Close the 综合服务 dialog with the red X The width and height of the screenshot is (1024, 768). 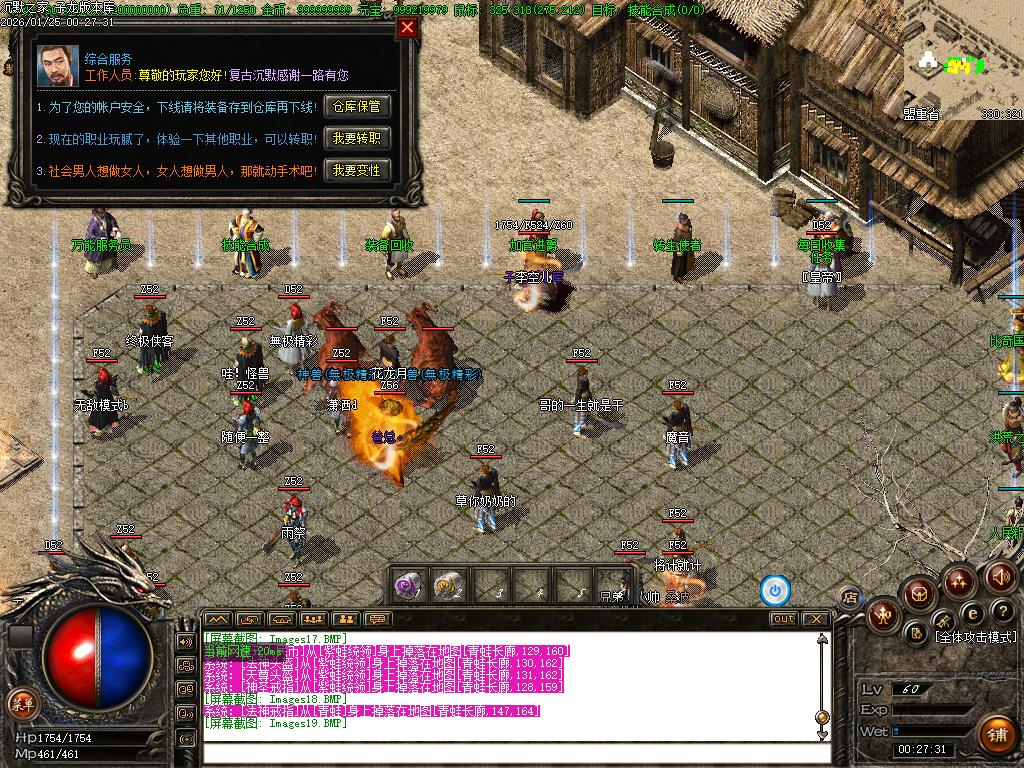[407, 28]
